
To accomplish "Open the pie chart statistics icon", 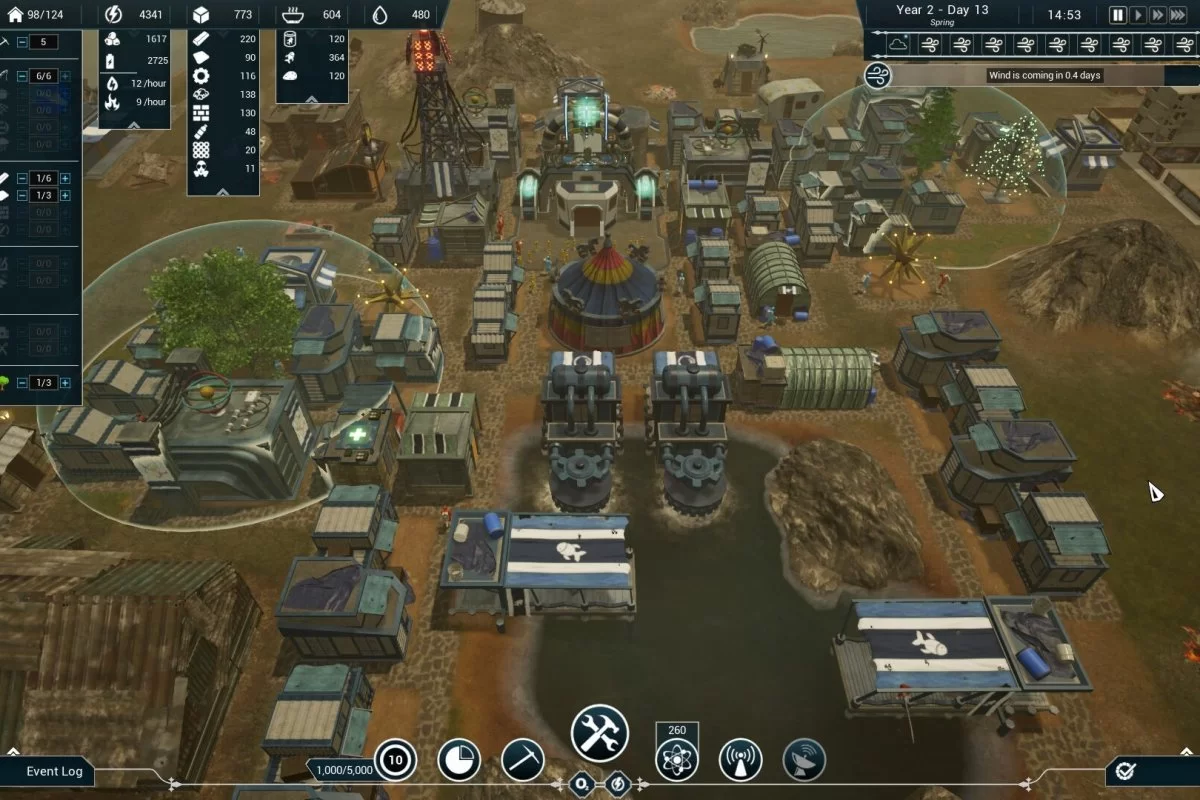I will click(x=459, y=761).
